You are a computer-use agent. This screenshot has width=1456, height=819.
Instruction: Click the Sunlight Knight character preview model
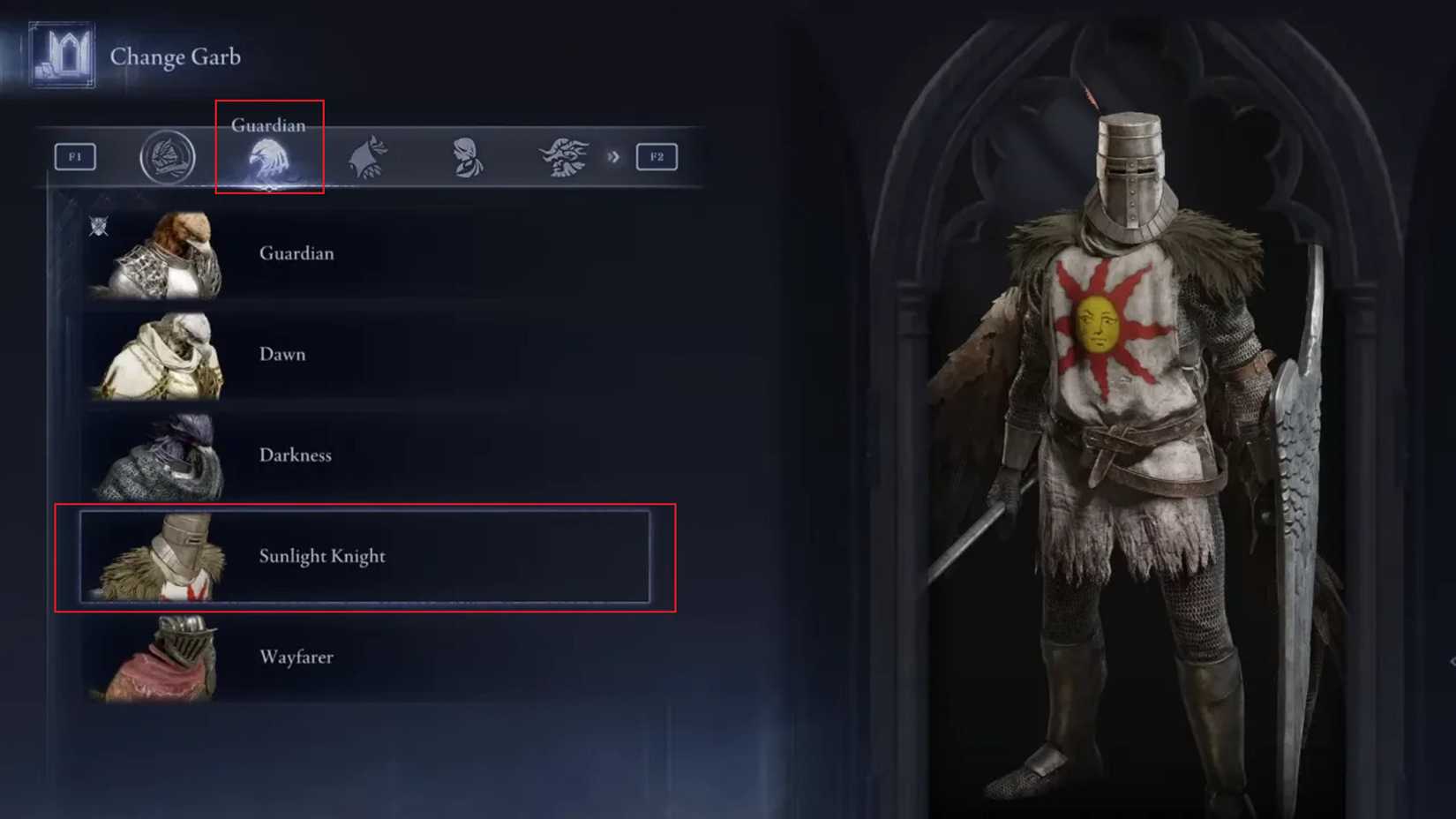click(1130, 397)
